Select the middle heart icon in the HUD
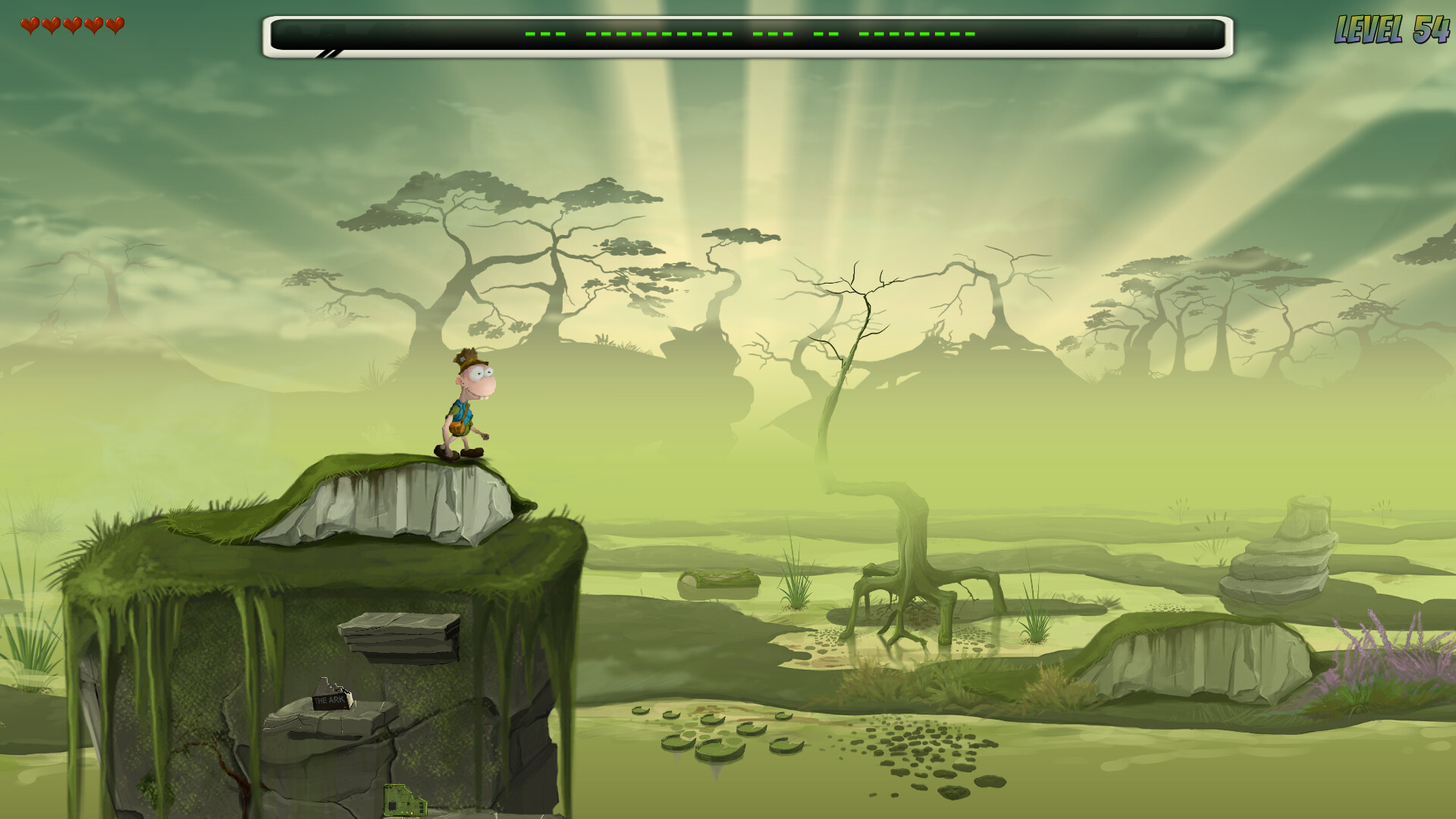The height and width of the screenshot is (819, 1456). 72,24
